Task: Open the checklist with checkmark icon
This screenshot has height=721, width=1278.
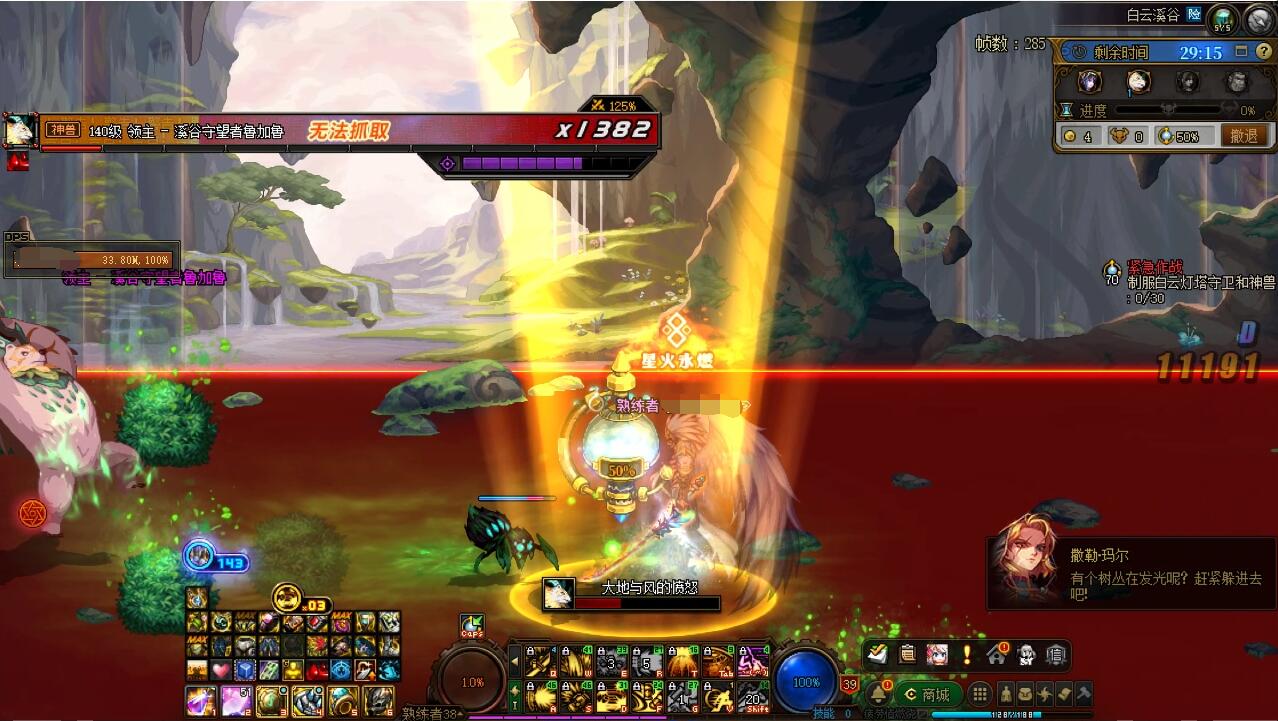Action: pyautogui.click(x=878, y=655)
